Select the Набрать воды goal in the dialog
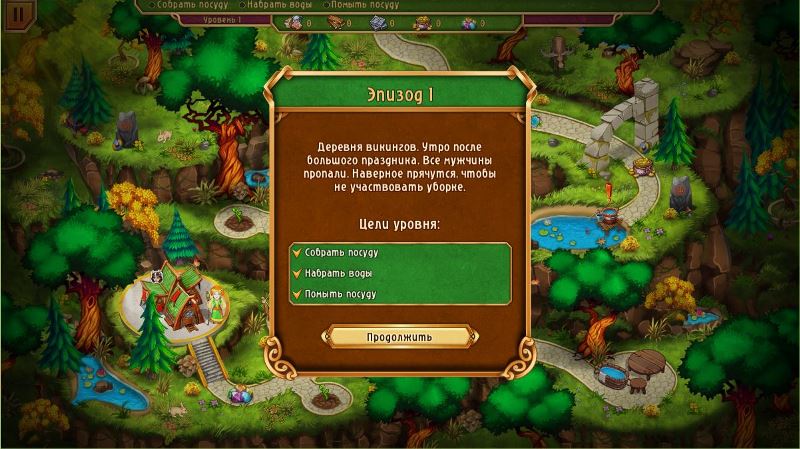 coord(339,273)
